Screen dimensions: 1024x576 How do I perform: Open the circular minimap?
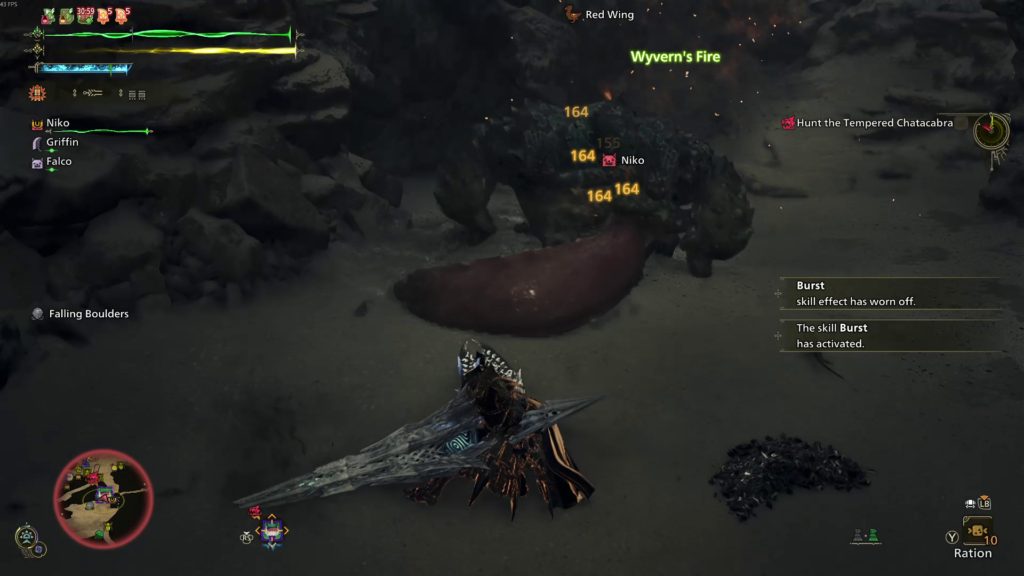tap(103, 495)
